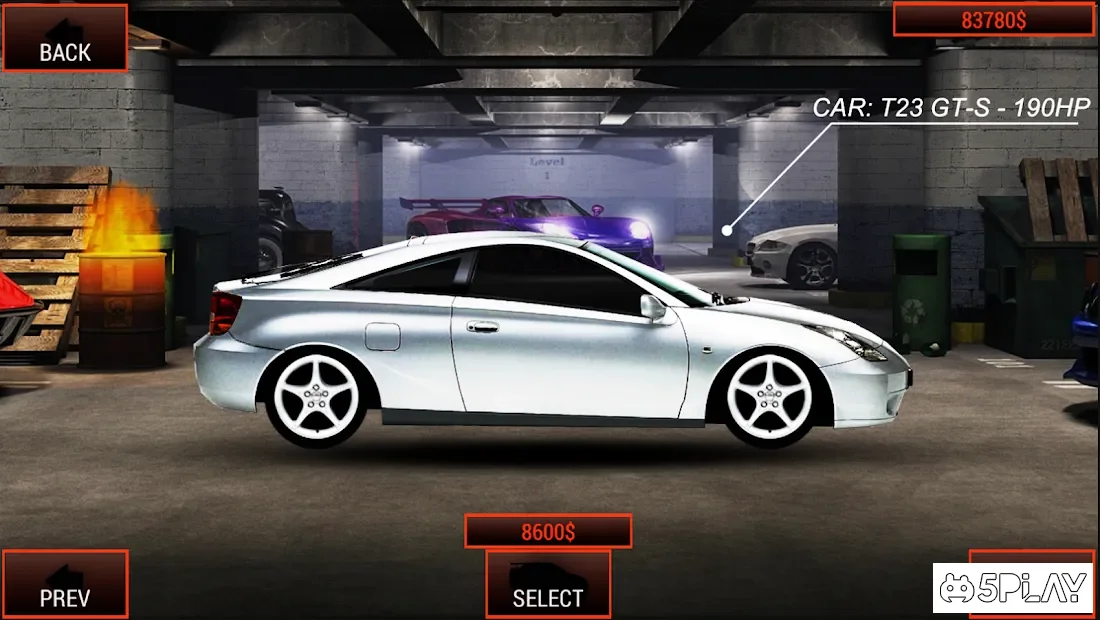The width and height of the screenshot is (1100, 620).
Task: Choose this car with the SELECT button
Action: pos(548,584)
